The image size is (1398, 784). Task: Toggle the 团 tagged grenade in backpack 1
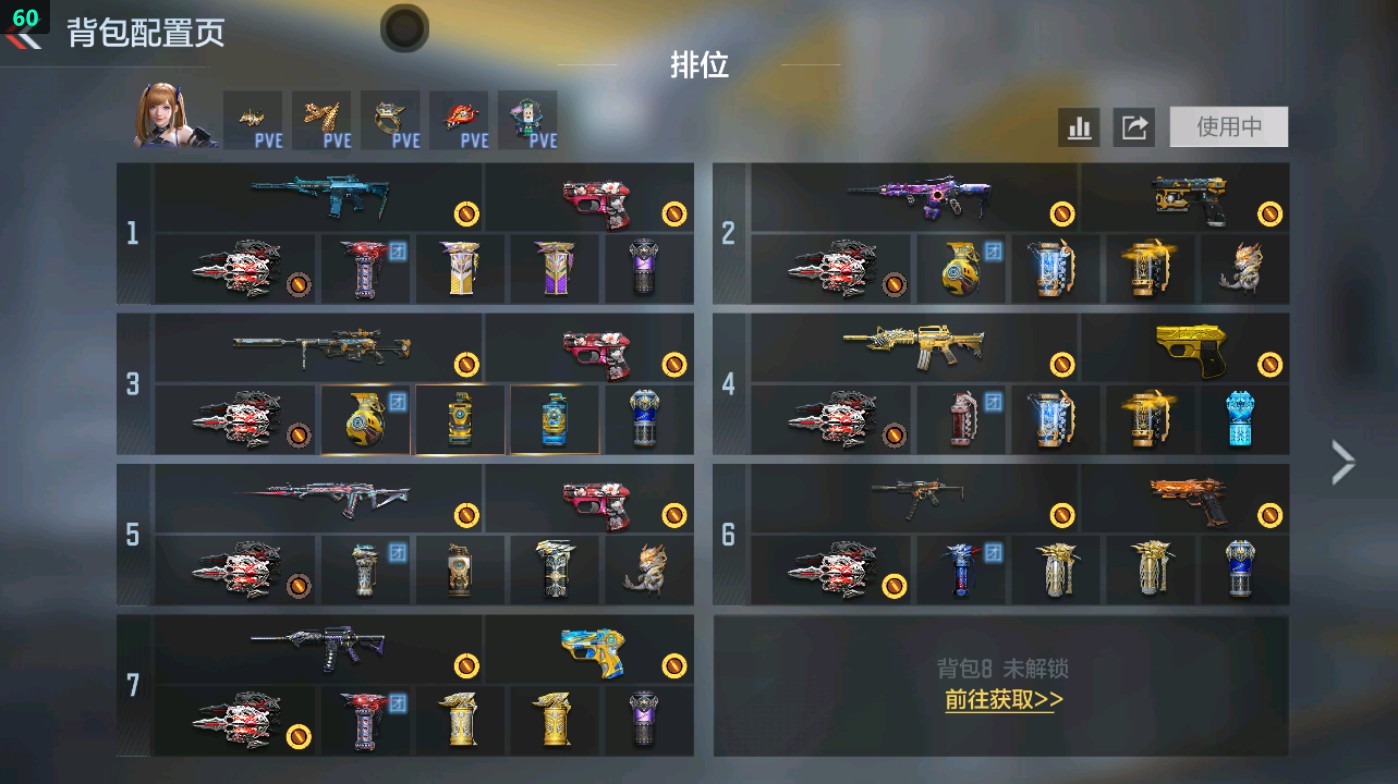(x=366, y=268)
